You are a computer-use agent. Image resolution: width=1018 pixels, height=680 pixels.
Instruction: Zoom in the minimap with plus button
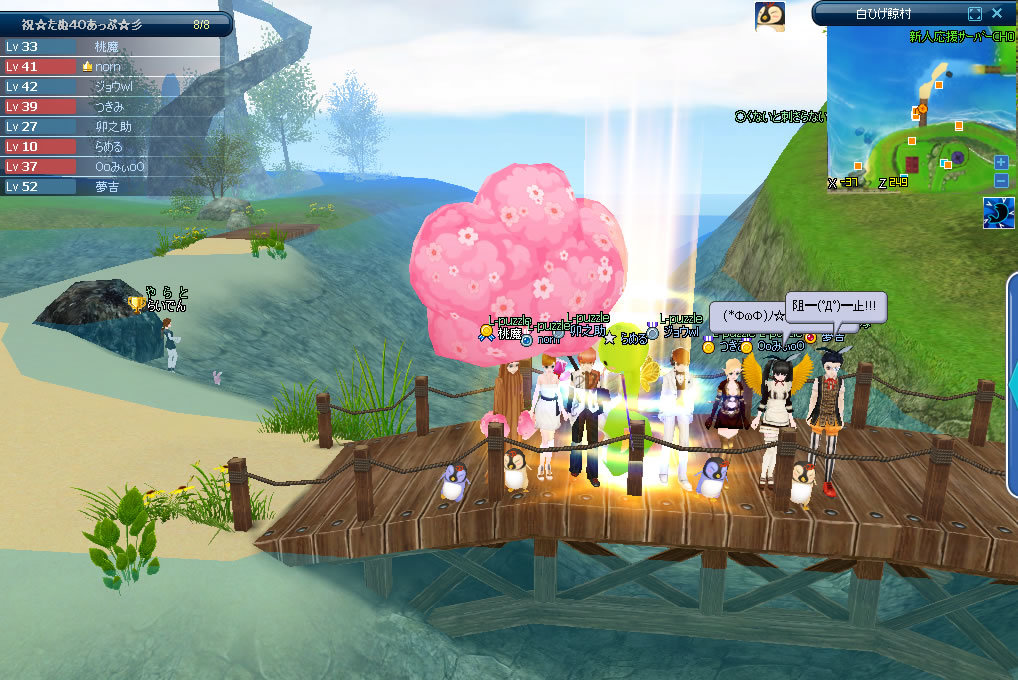(x=1001, y=162)
